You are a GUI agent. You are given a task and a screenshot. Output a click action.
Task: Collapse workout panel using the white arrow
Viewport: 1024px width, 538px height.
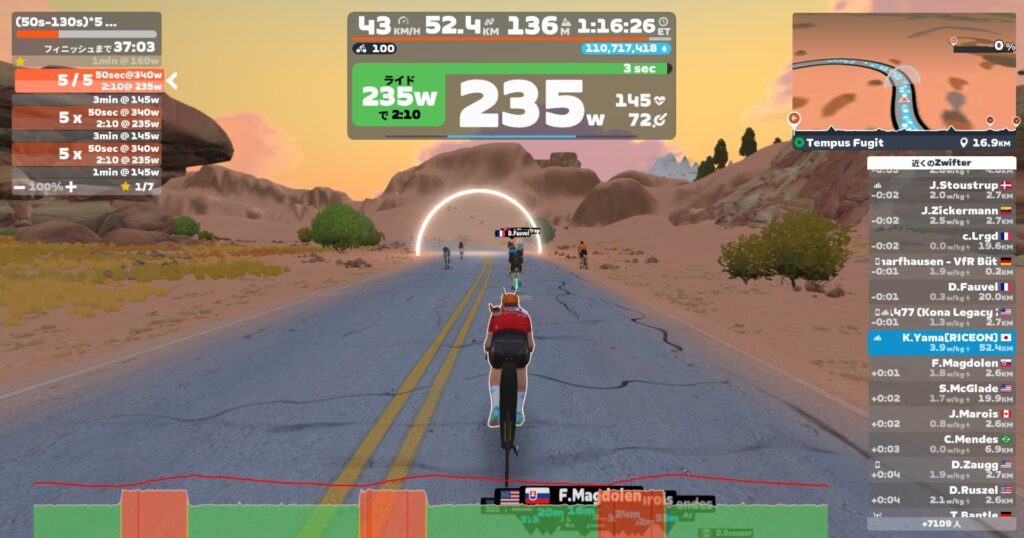[x=172, y=80]
